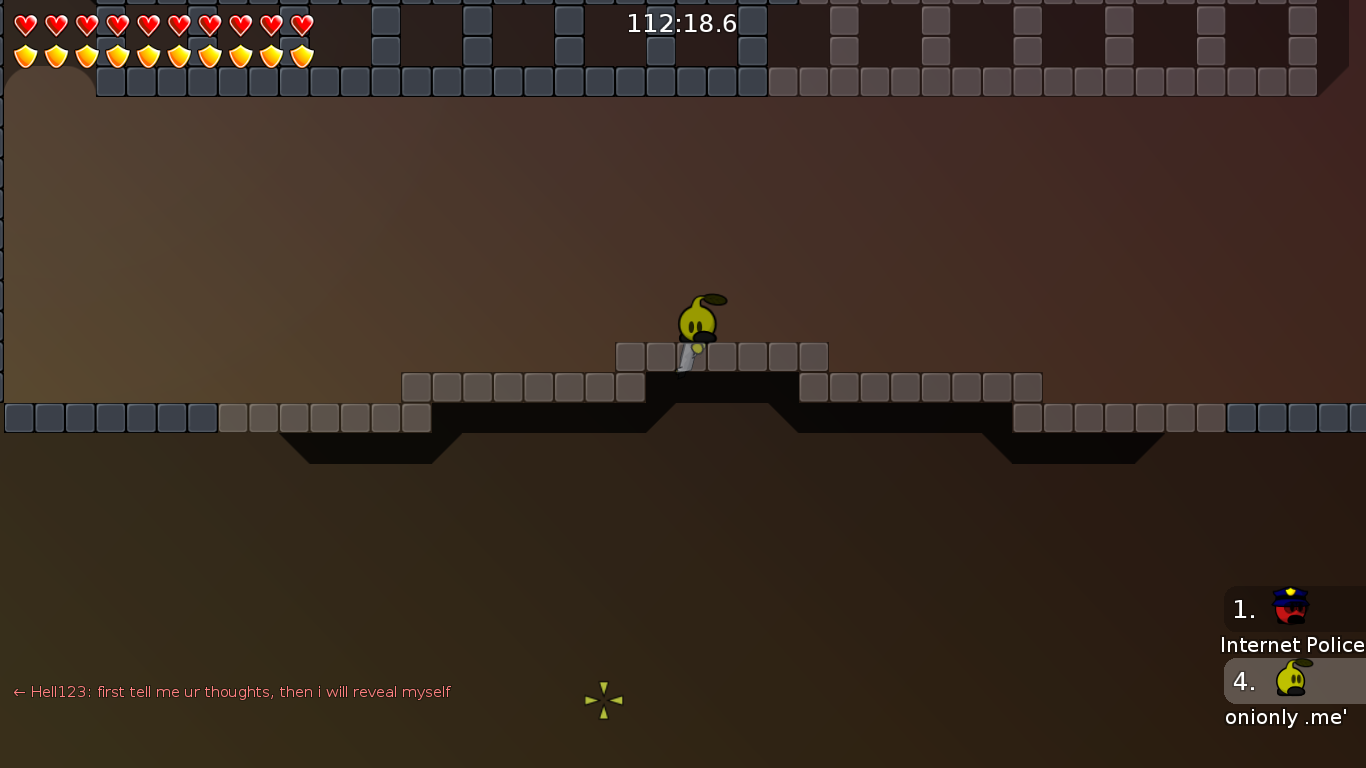Click onionly .me's avatar in the scoreboard
The image size is (1366, 768).
pos(1290,680)
